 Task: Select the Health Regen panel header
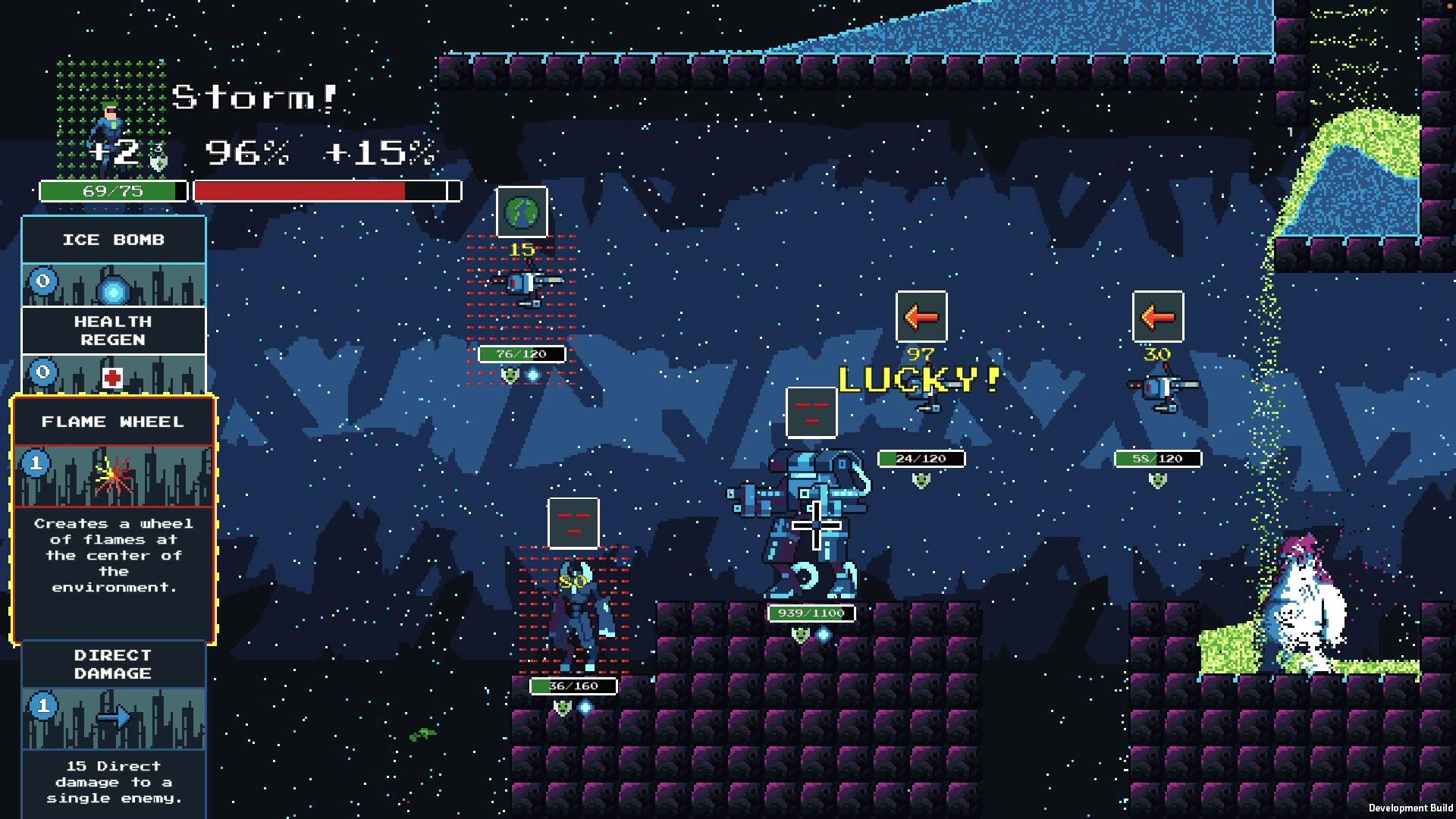click(x=114, y=331)
